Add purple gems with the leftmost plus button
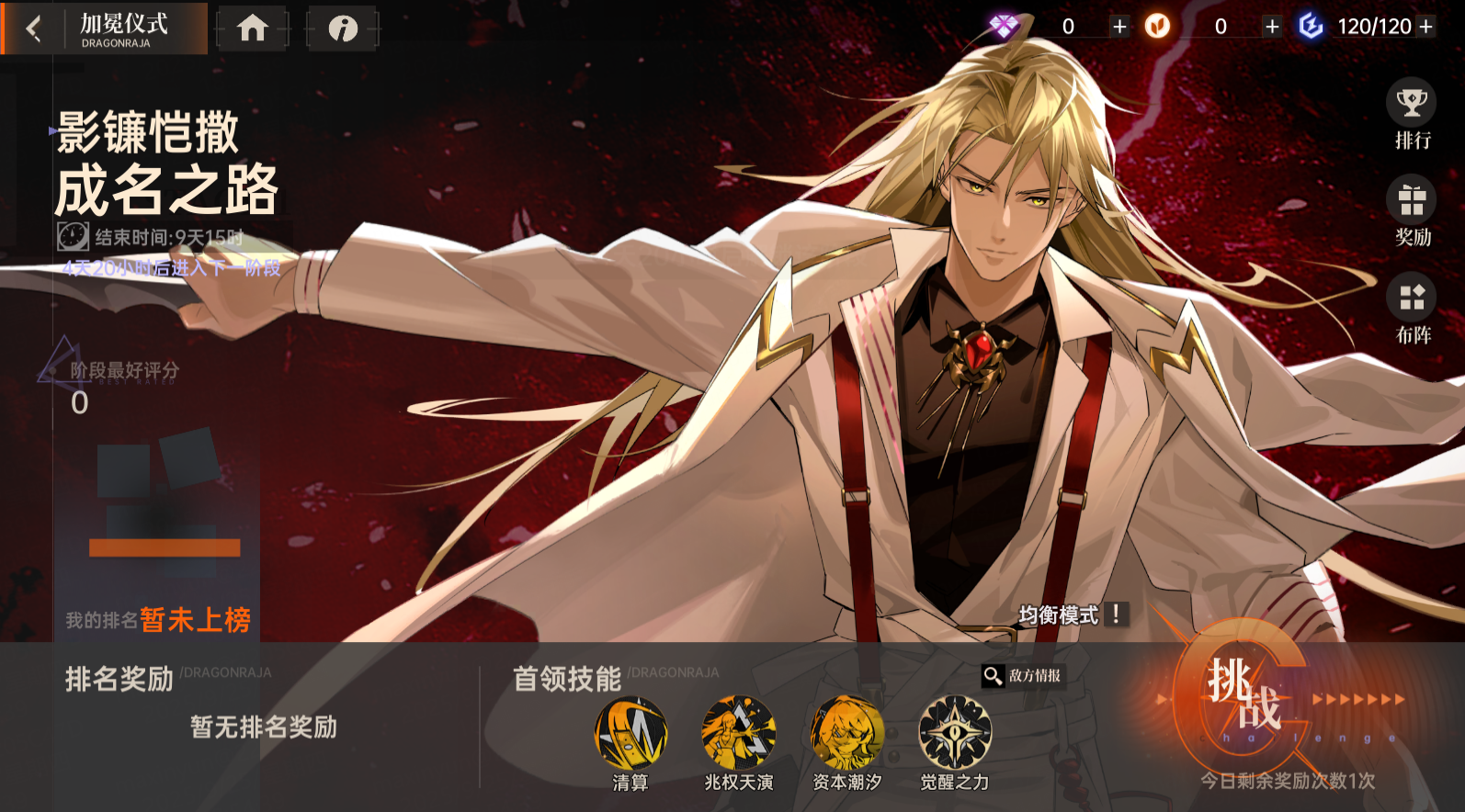 [1119, 27]
